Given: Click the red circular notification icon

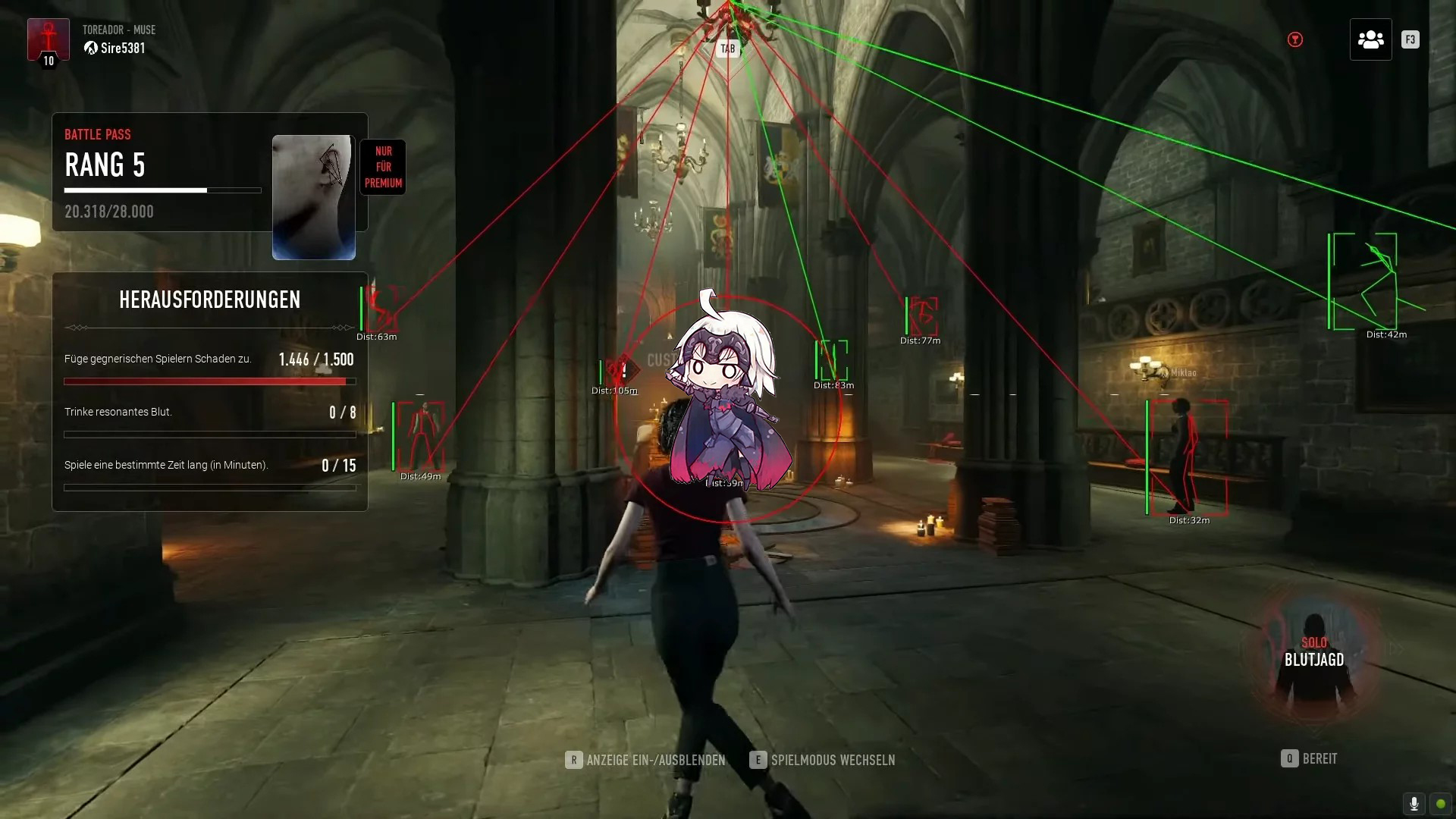Looking at the screenshot, I should pyautogui.click(x=1295, y=39).
